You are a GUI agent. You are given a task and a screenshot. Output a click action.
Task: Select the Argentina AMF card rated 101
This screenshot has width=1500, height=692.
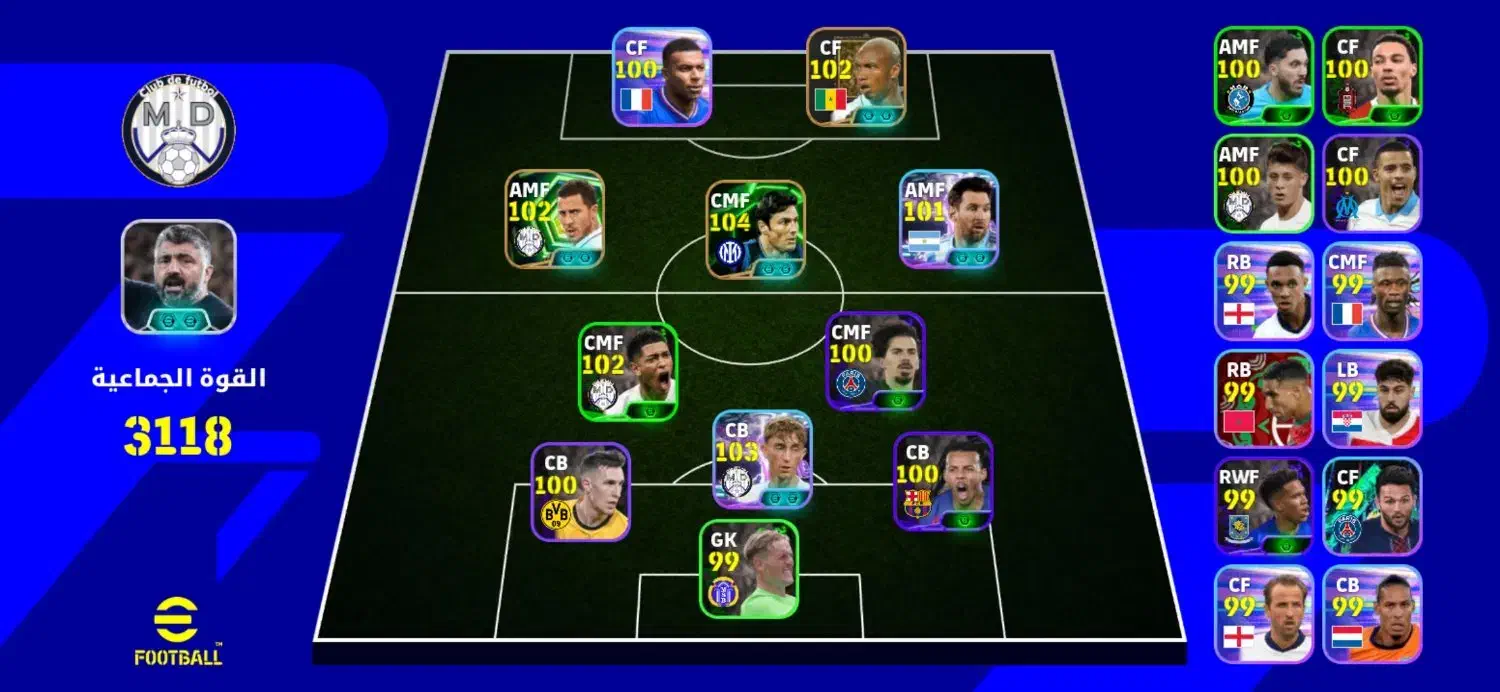(x=948, y=219)
